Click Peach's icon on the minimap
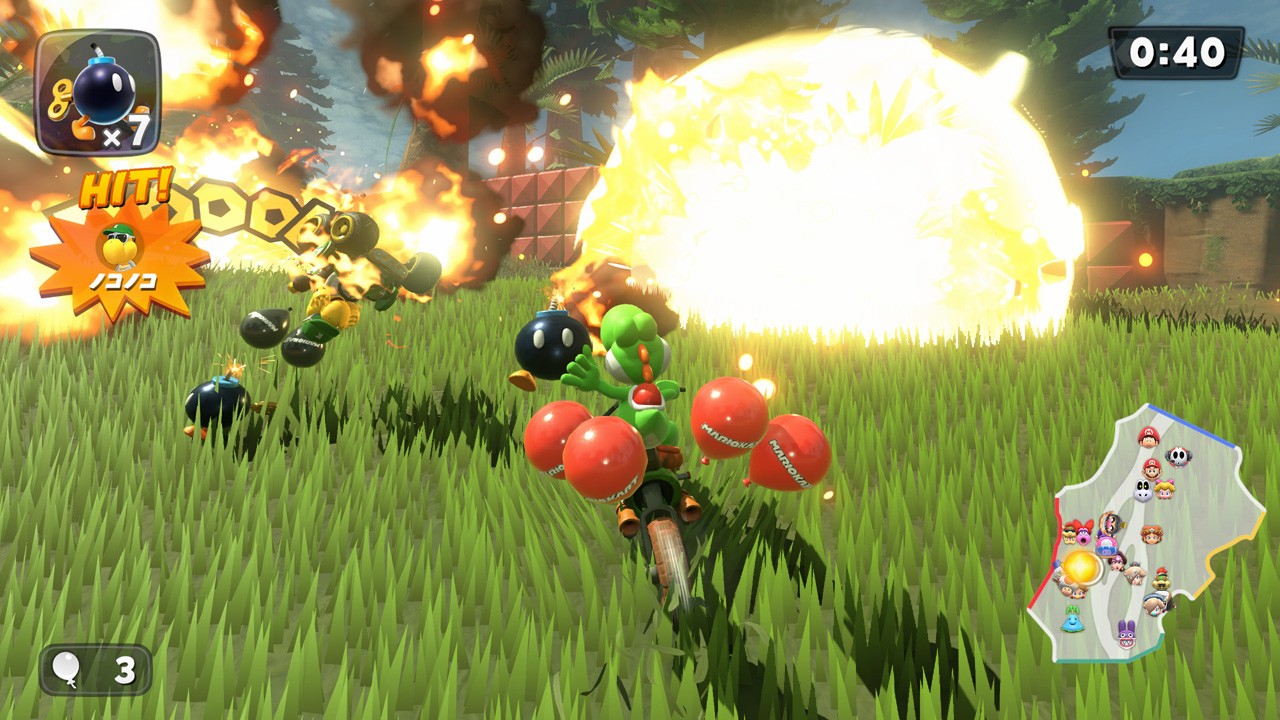Screen dimensions: 1280x720 tap(1164, 490)
